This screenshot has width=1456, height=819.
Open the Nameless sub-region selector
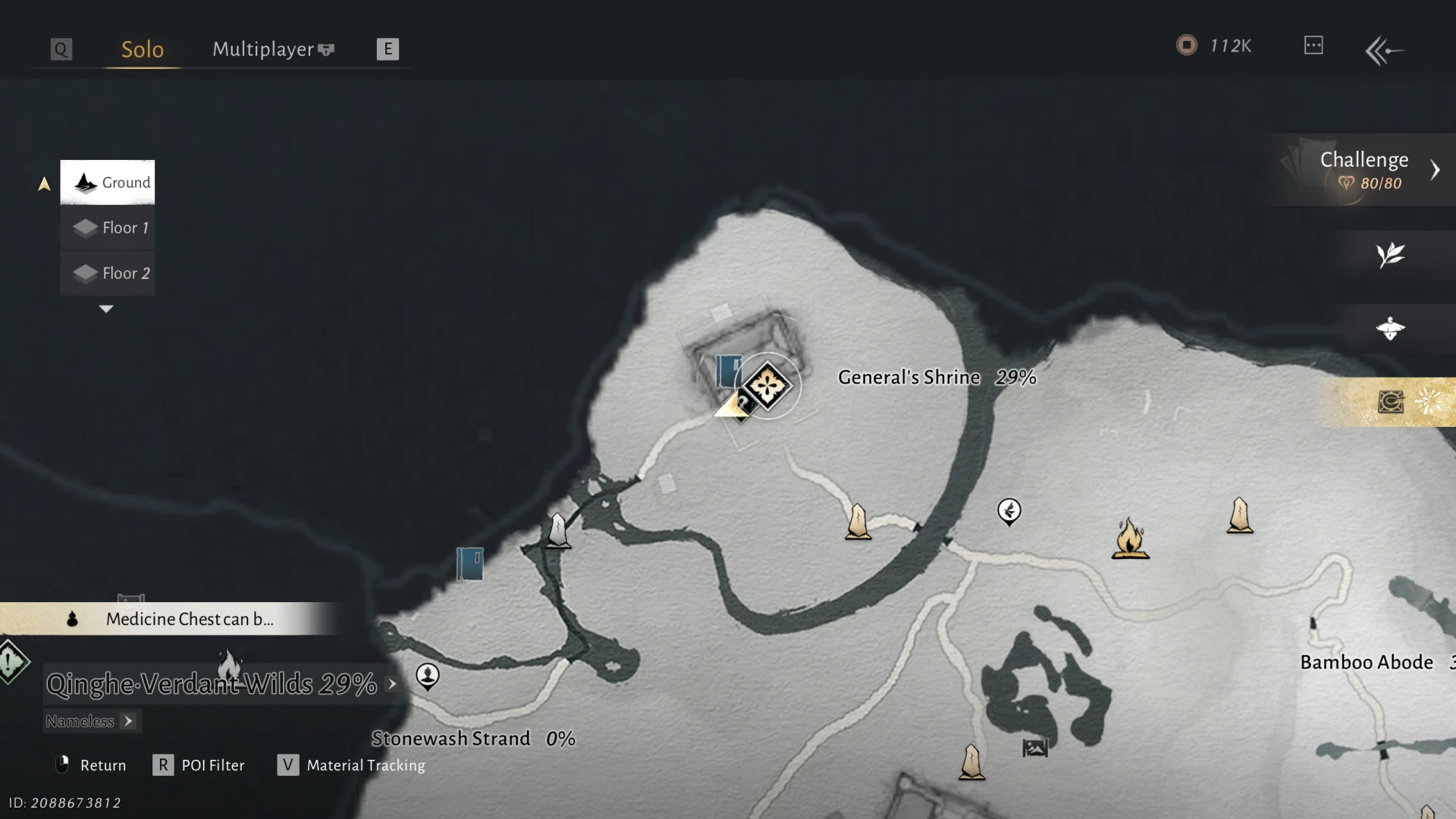[91, 721]
